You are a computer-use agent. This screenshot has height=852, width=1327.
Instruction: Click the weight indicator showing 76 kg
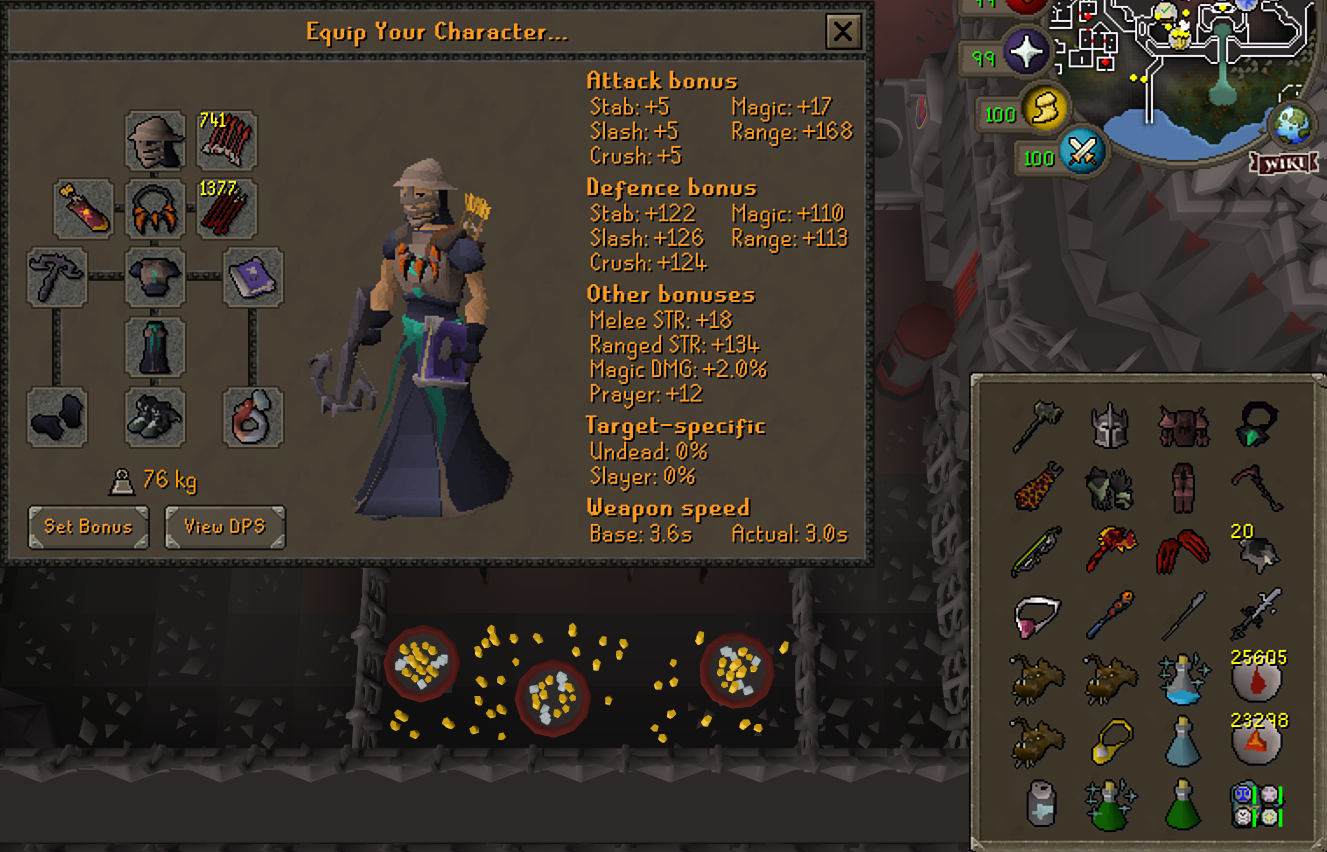coord(165,479)
